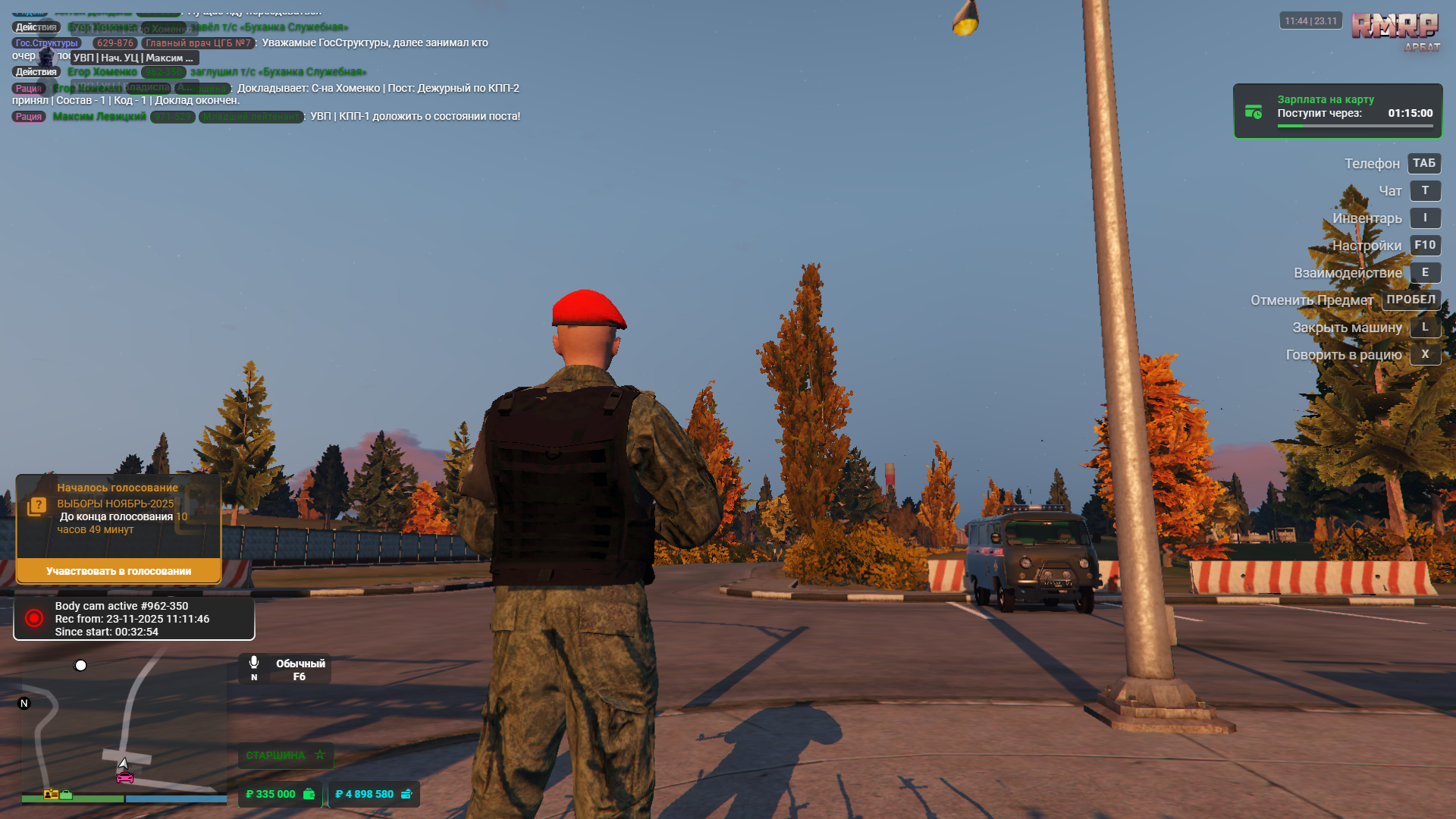
Task: Open the Инвентарь I menu entry
Action: [1425, 218]
